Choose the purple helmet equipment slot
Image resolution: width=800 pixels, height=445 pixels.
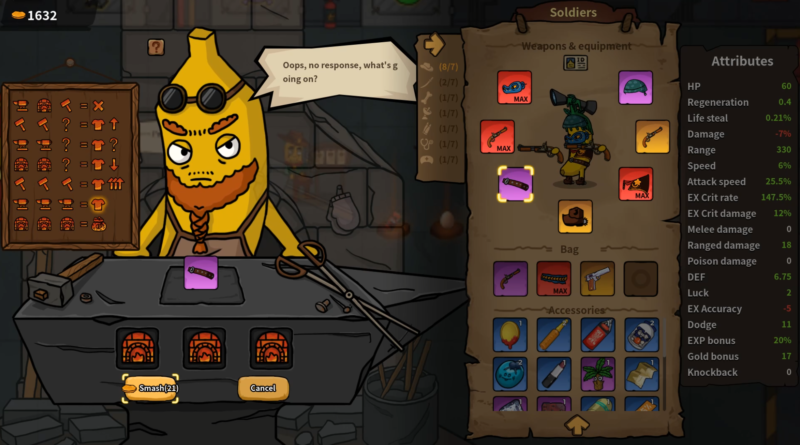(635, 87)
